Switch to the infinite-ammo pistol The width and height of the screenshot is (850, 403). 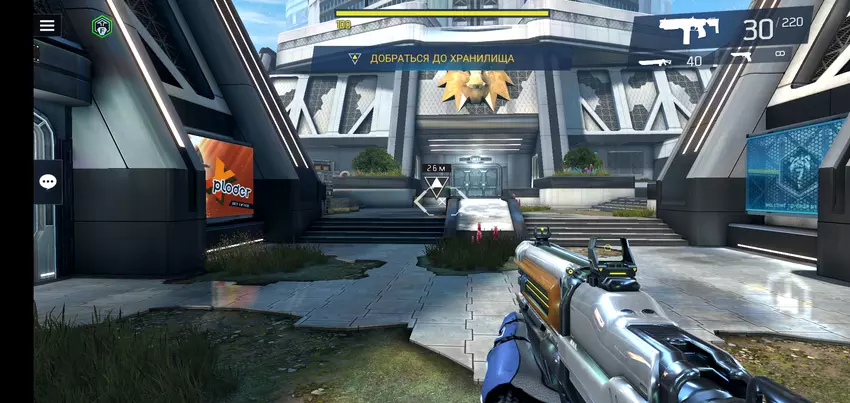pos(758,58)
